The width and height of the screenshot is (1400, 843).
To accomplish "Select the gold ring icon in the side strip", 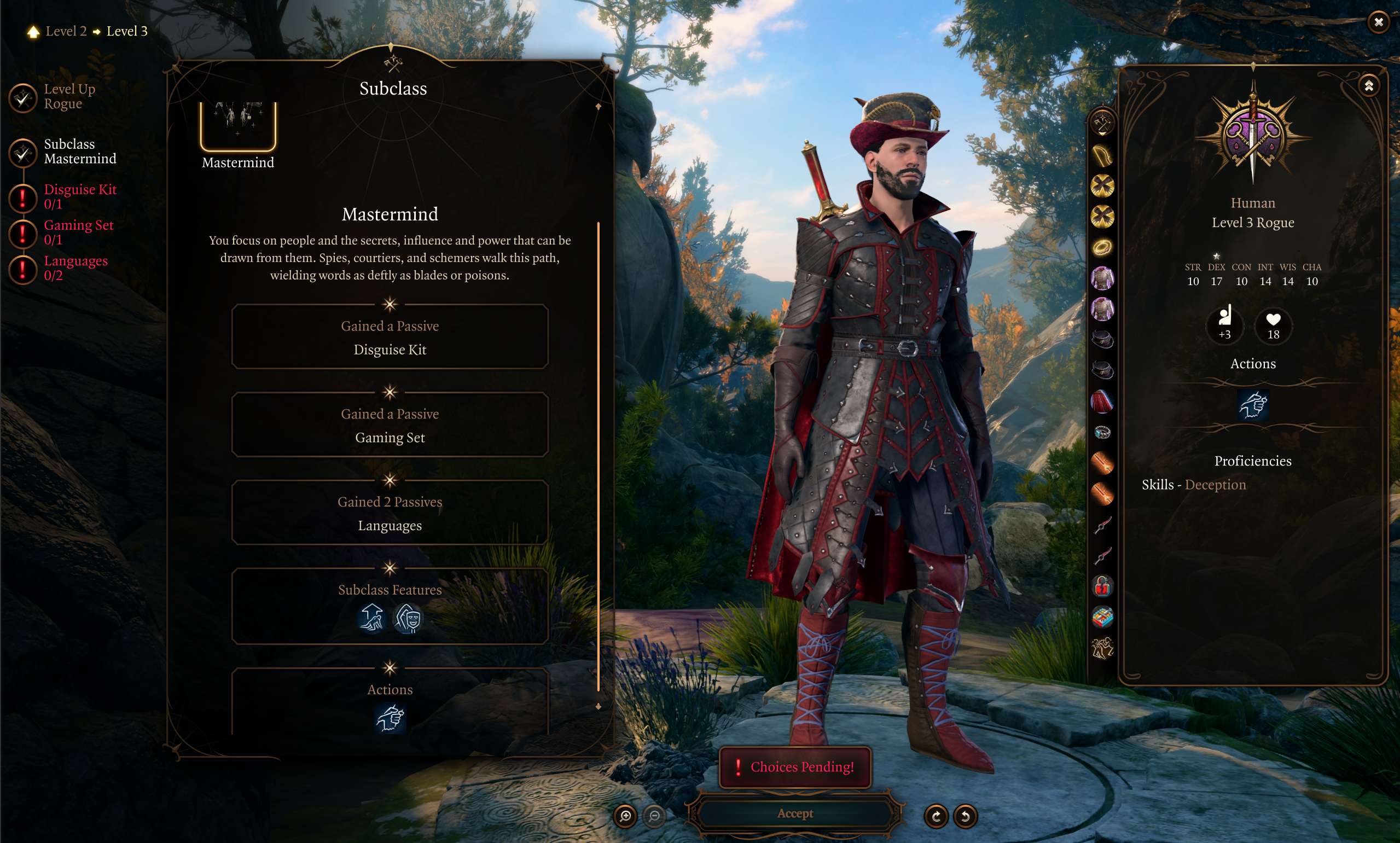I will (x=1102, y=247).
